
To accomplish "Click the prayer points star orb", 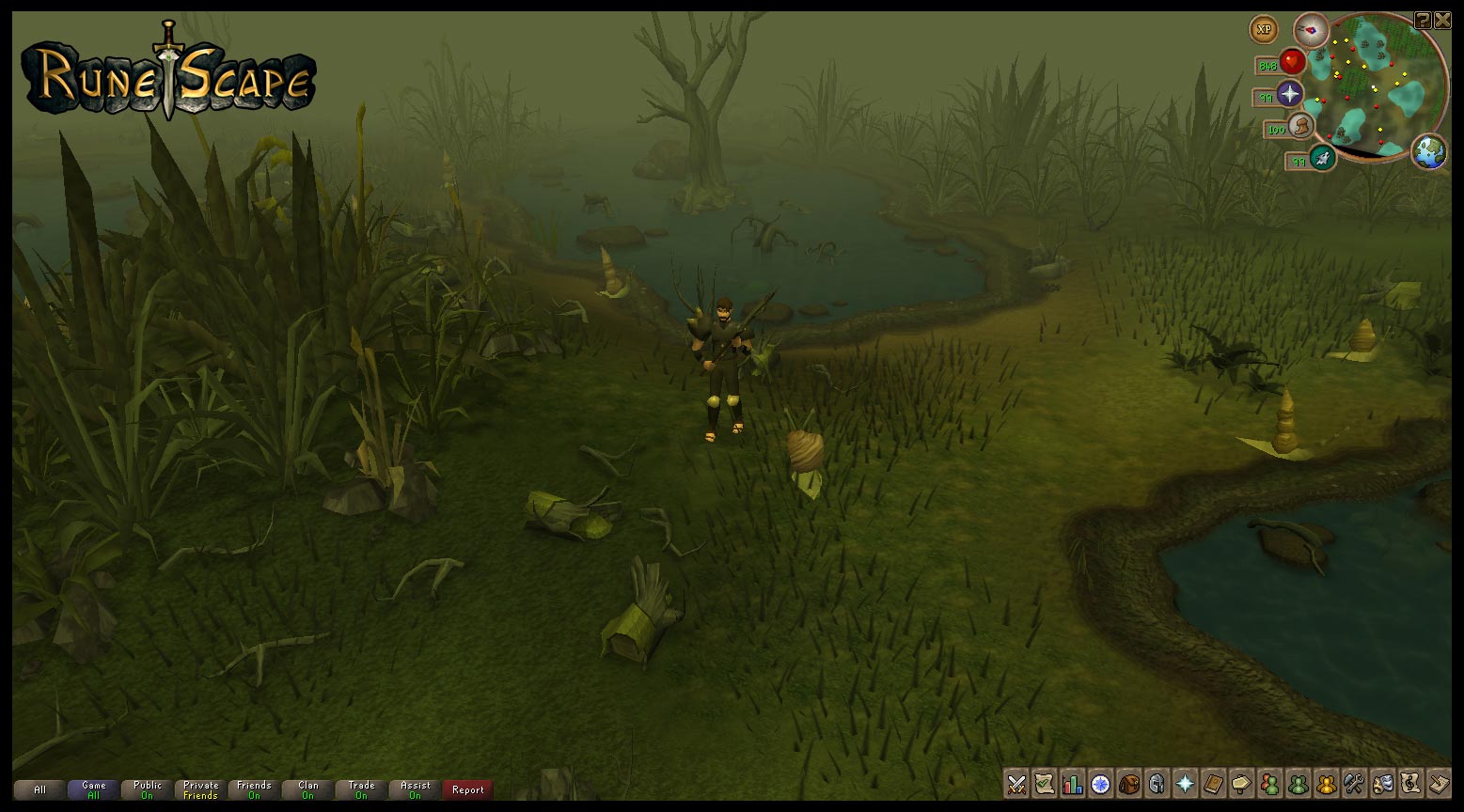I will [x=1289, y=94].
